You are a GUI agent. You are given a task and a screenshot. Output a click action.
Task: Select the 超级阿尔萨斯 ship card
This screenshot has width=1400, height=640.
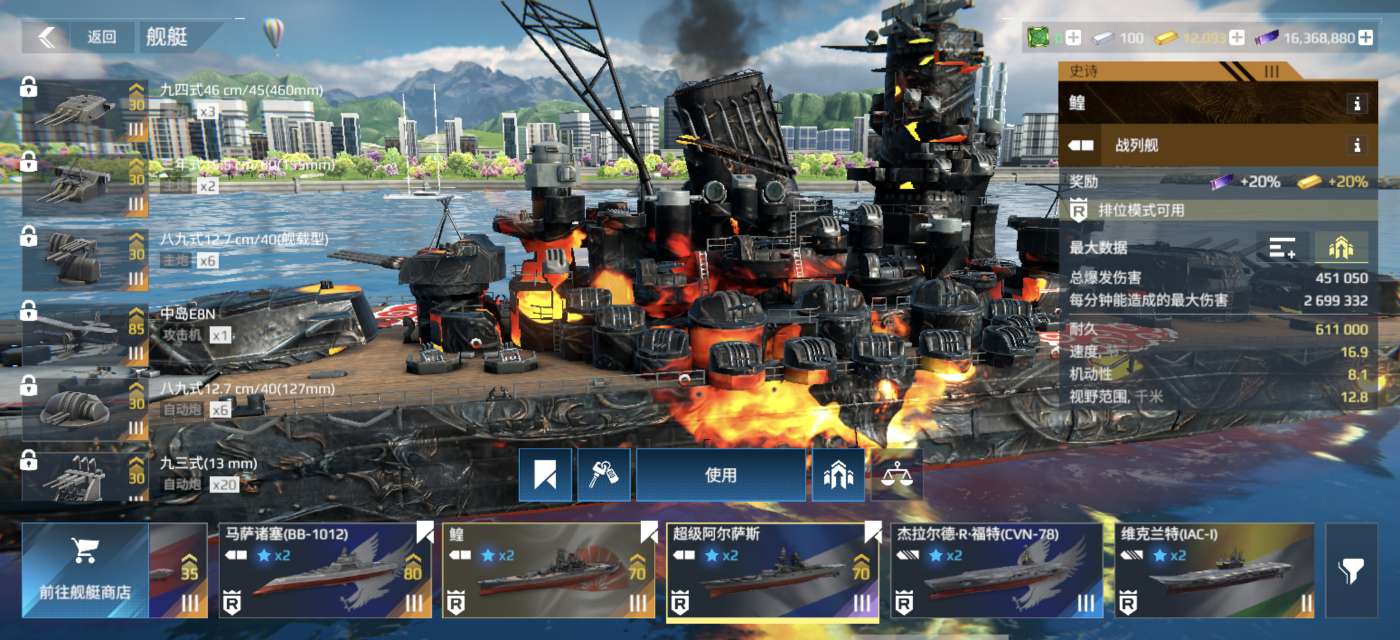point(772,571)
